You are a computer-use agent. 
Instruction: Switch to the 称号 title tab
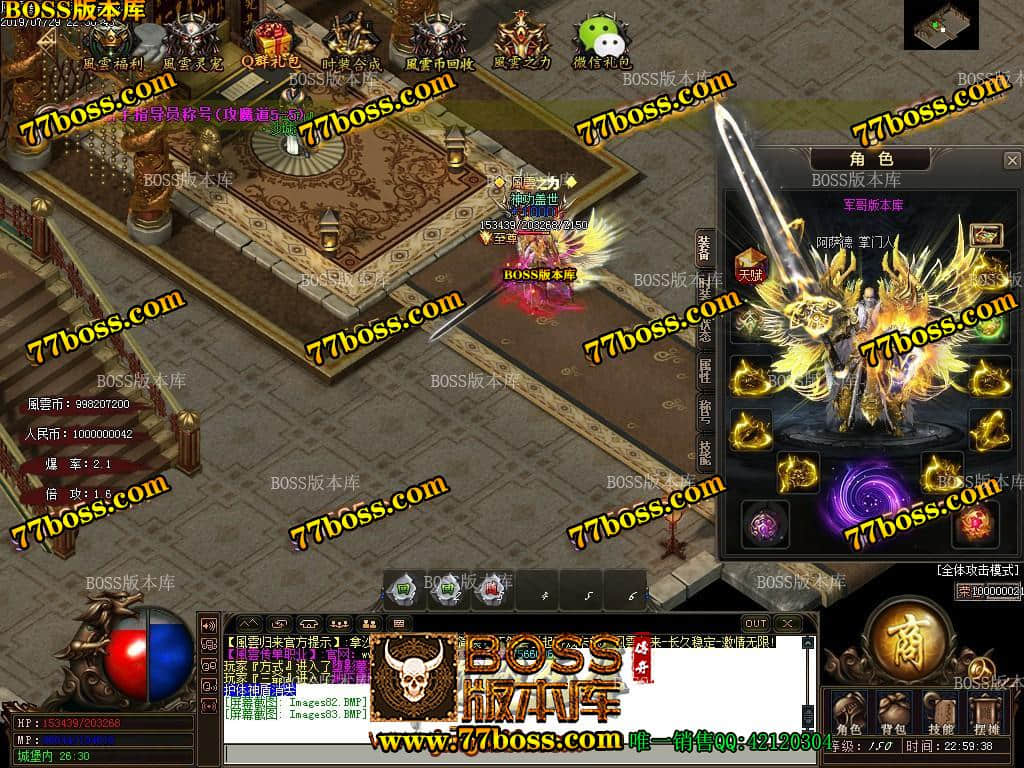pos(704,411)
